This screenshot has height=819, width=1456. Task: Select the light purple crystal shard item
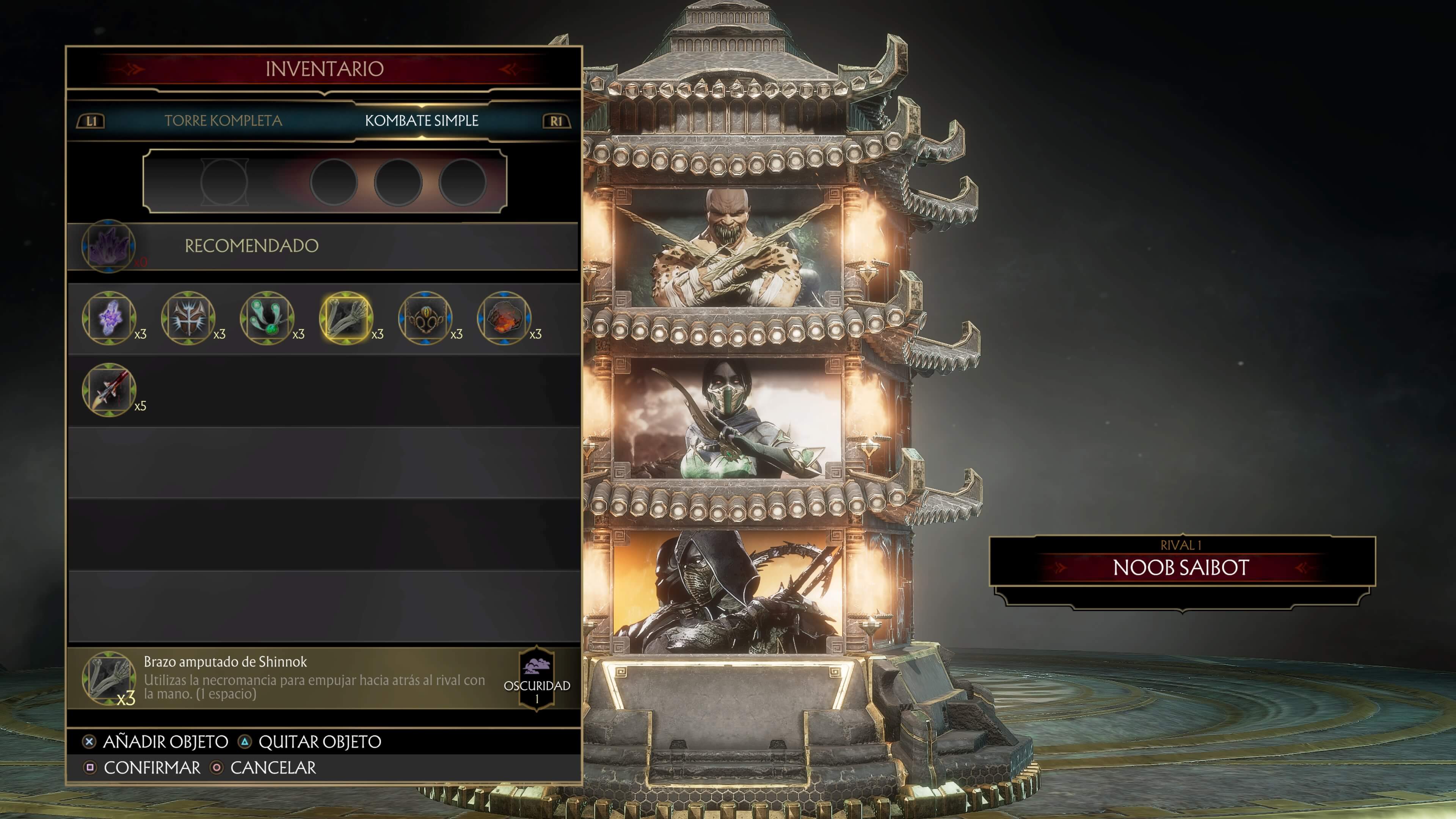pos(109,318)
